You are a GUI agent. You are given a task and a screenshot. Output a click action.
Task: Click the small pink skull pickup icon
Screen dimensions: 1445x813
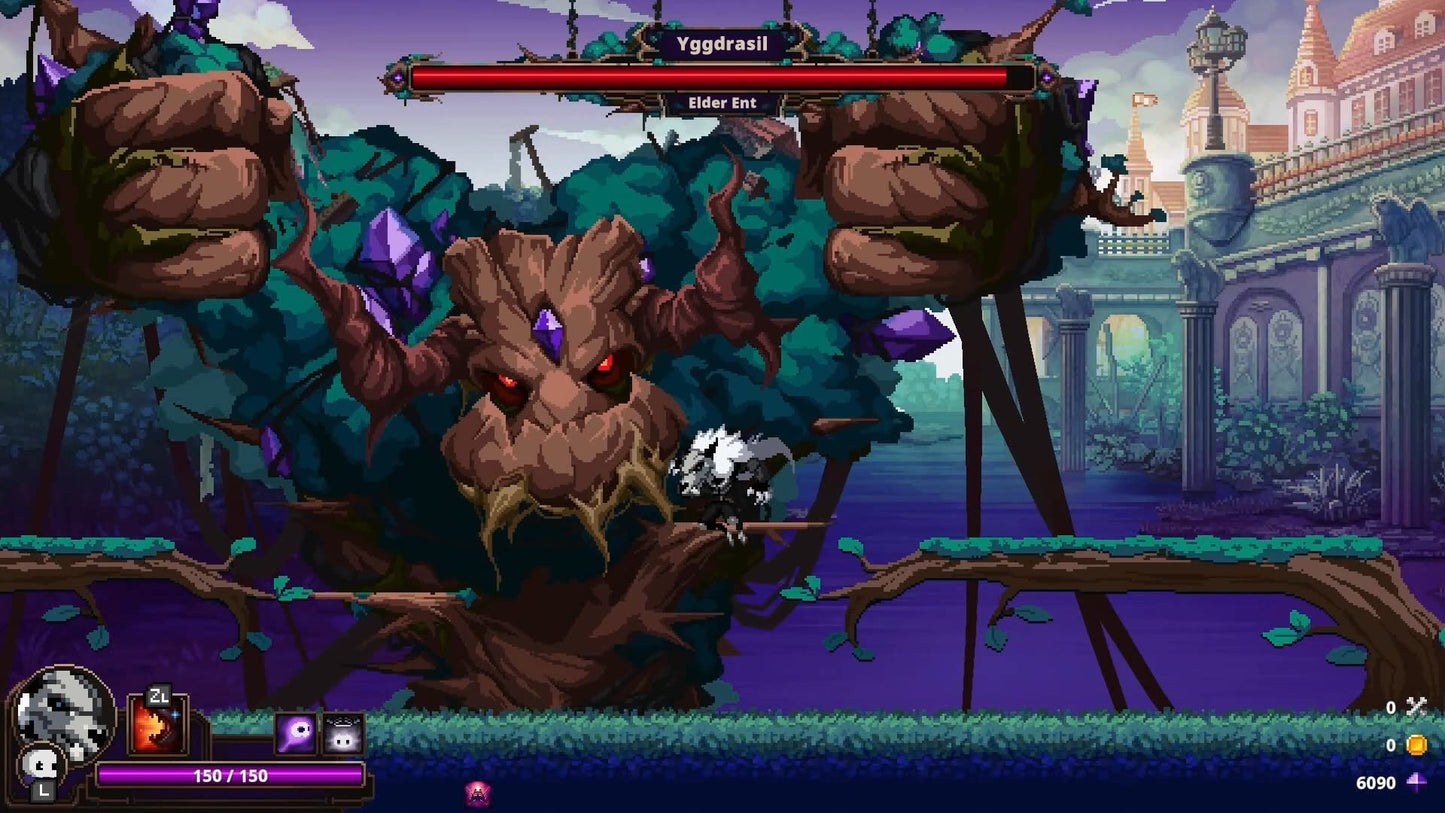click(477, 796)
